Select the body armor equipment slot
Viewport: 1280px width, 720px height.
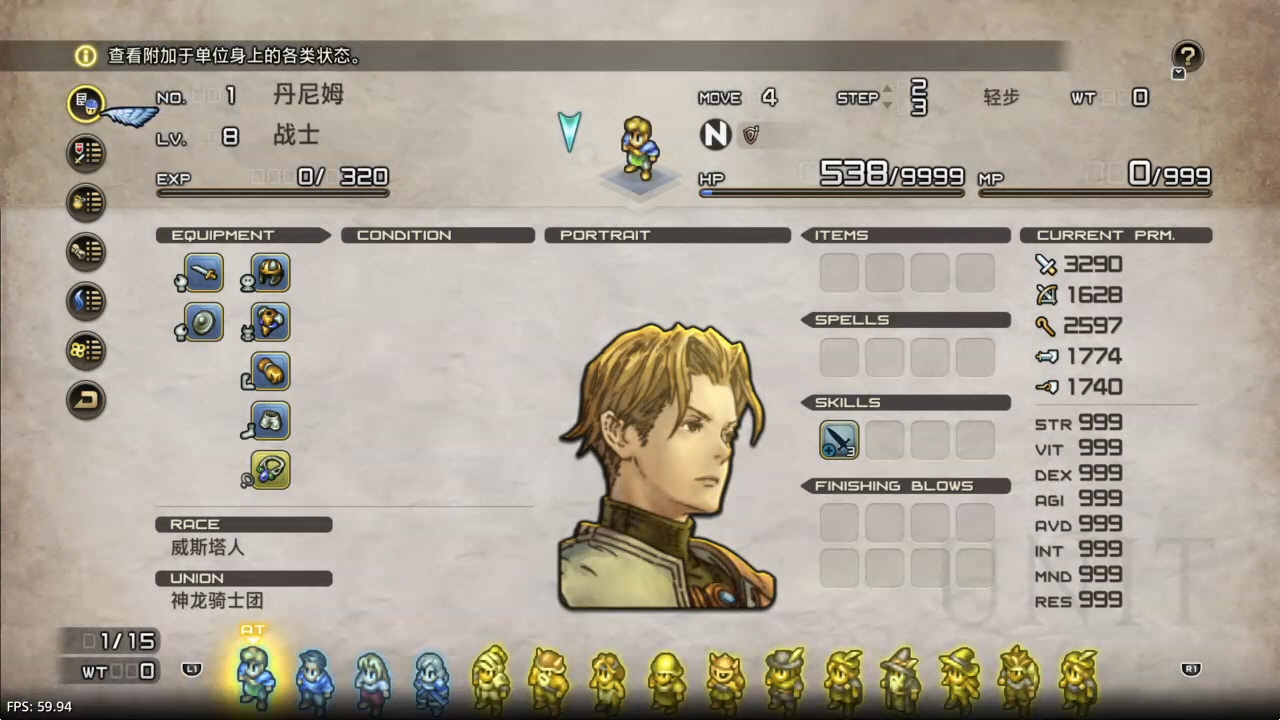coord(271,322)
